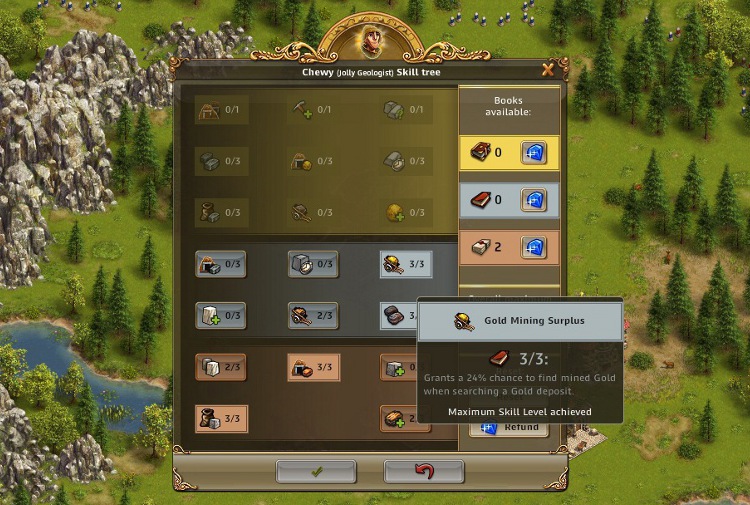This screenshot has width=750, height=505.
Task: Click the Refund button
Action: [511, 427]
